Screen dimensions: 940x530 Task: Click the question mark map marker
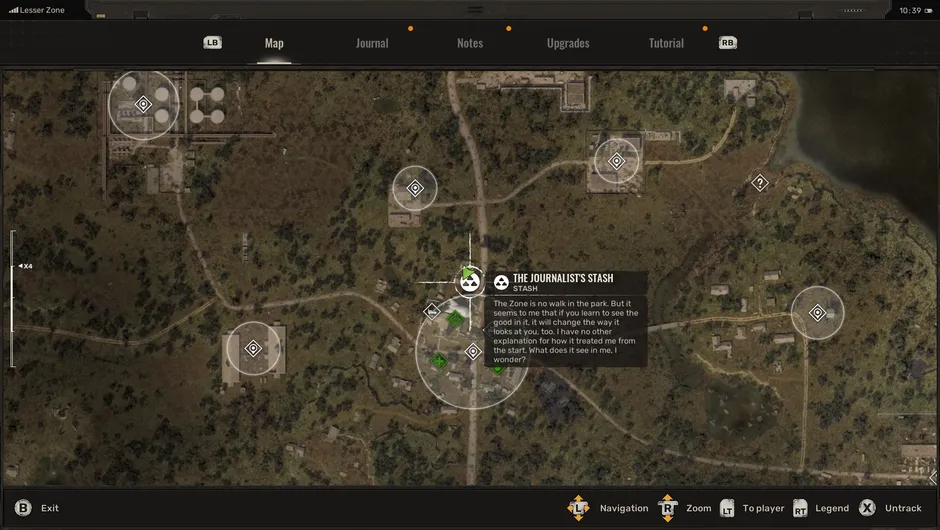pyautogui.click(x=760, y=183)
